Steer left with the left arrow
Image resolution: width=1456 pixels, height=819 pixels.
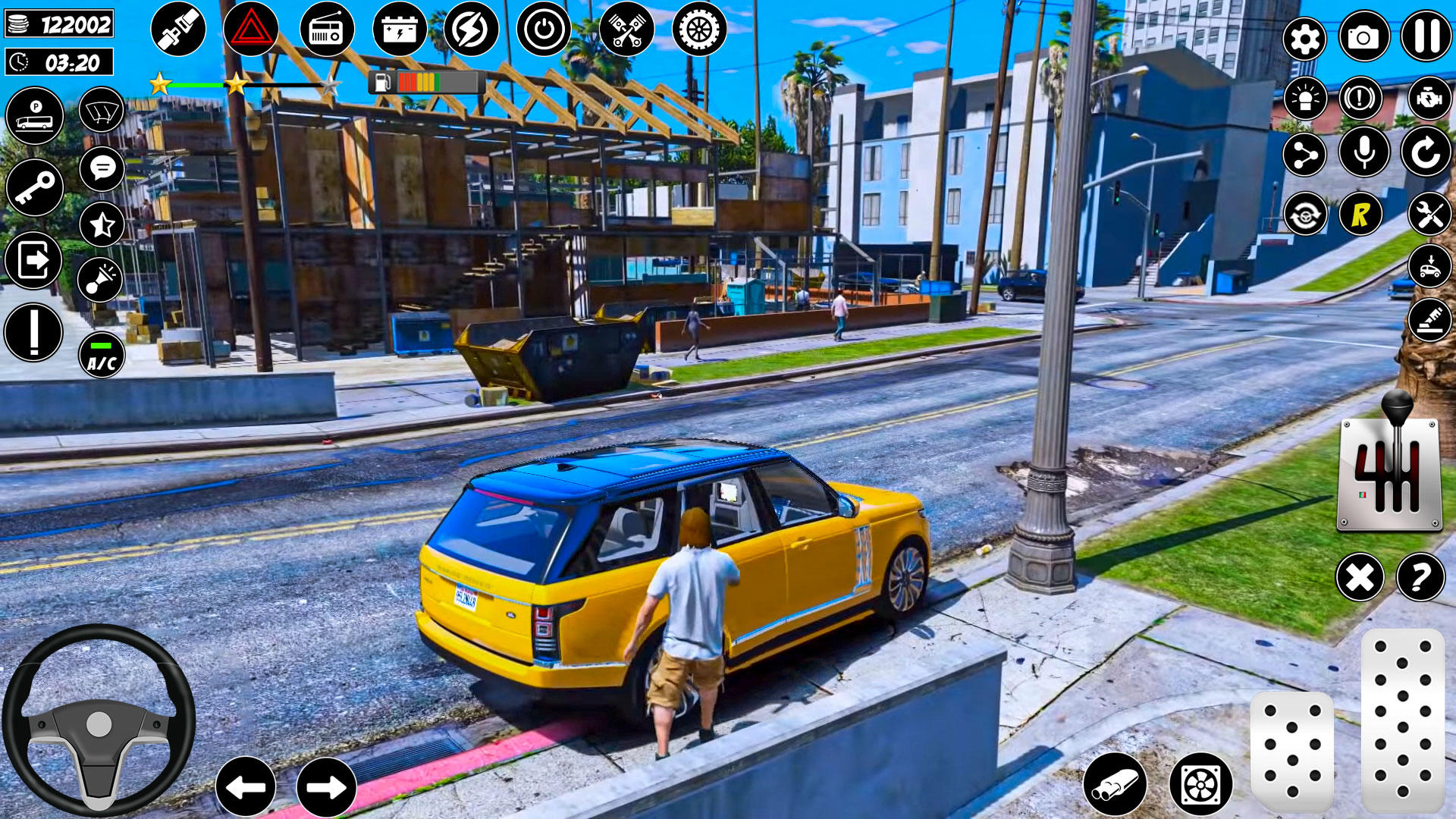(246, 786)
